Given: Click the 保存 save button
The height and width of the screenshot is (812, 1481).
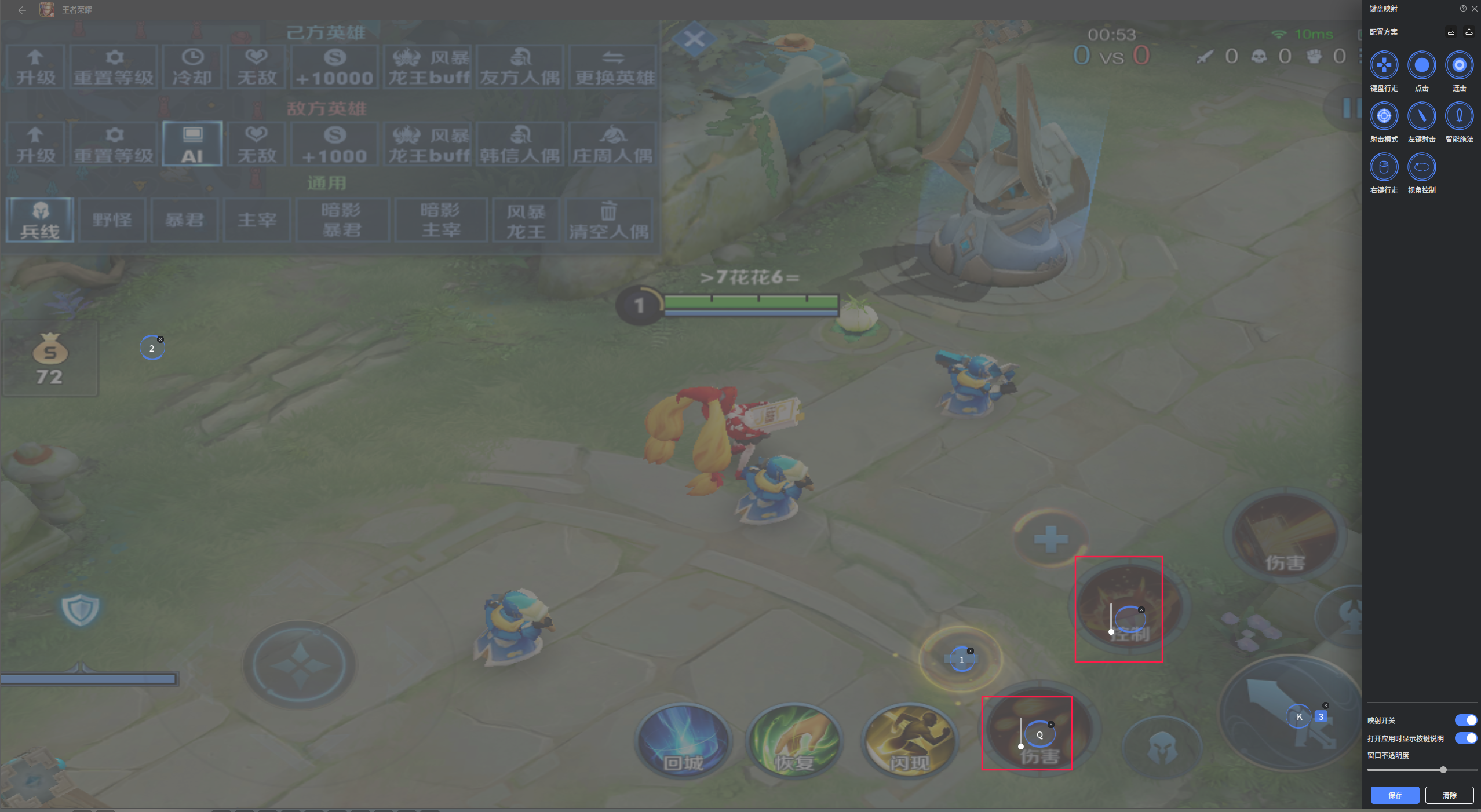Looking at the screenshot, I should 1395,795.
